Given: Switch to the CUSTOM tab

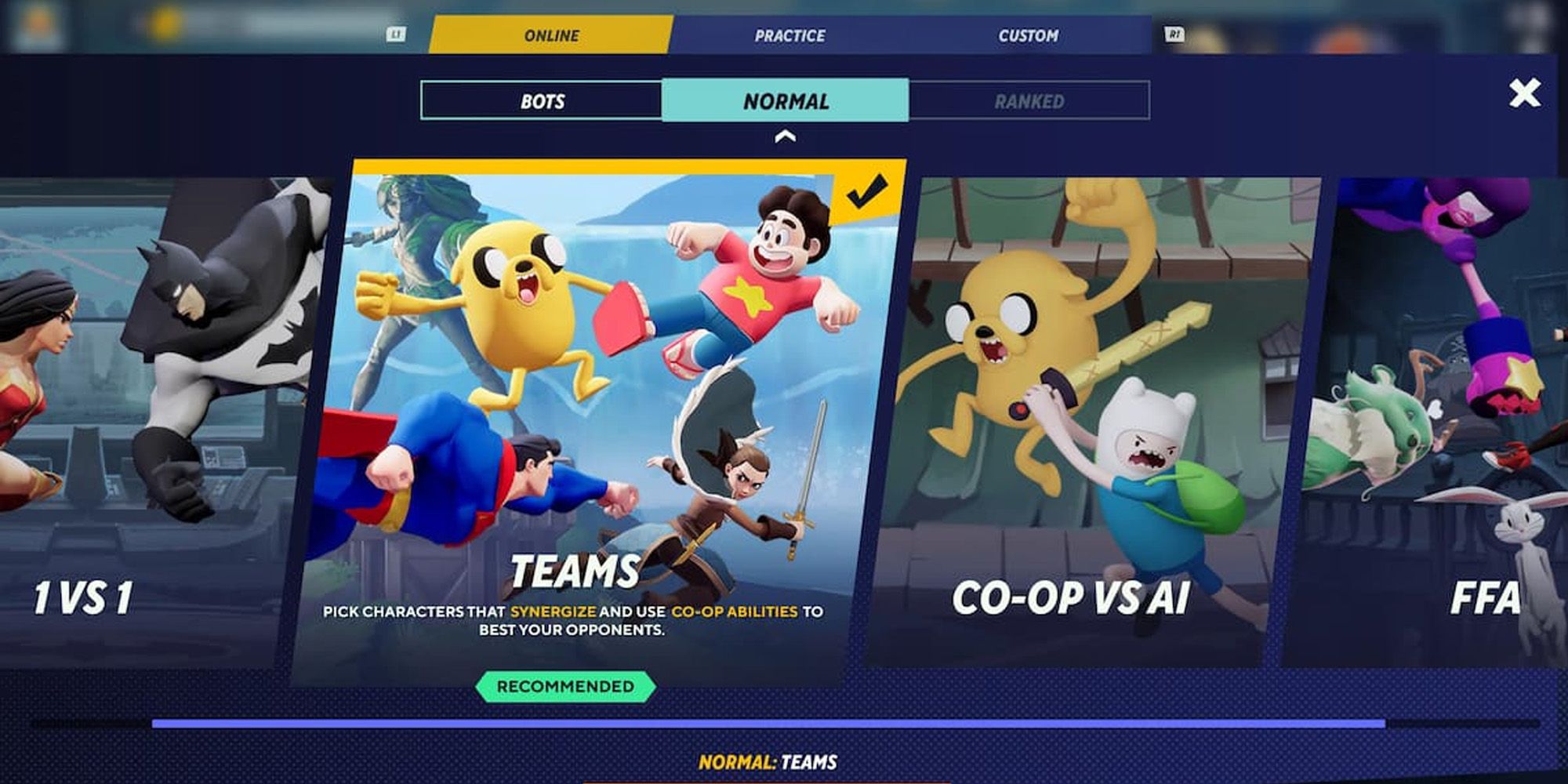Looking at the screenshot, I should 1028,34.
